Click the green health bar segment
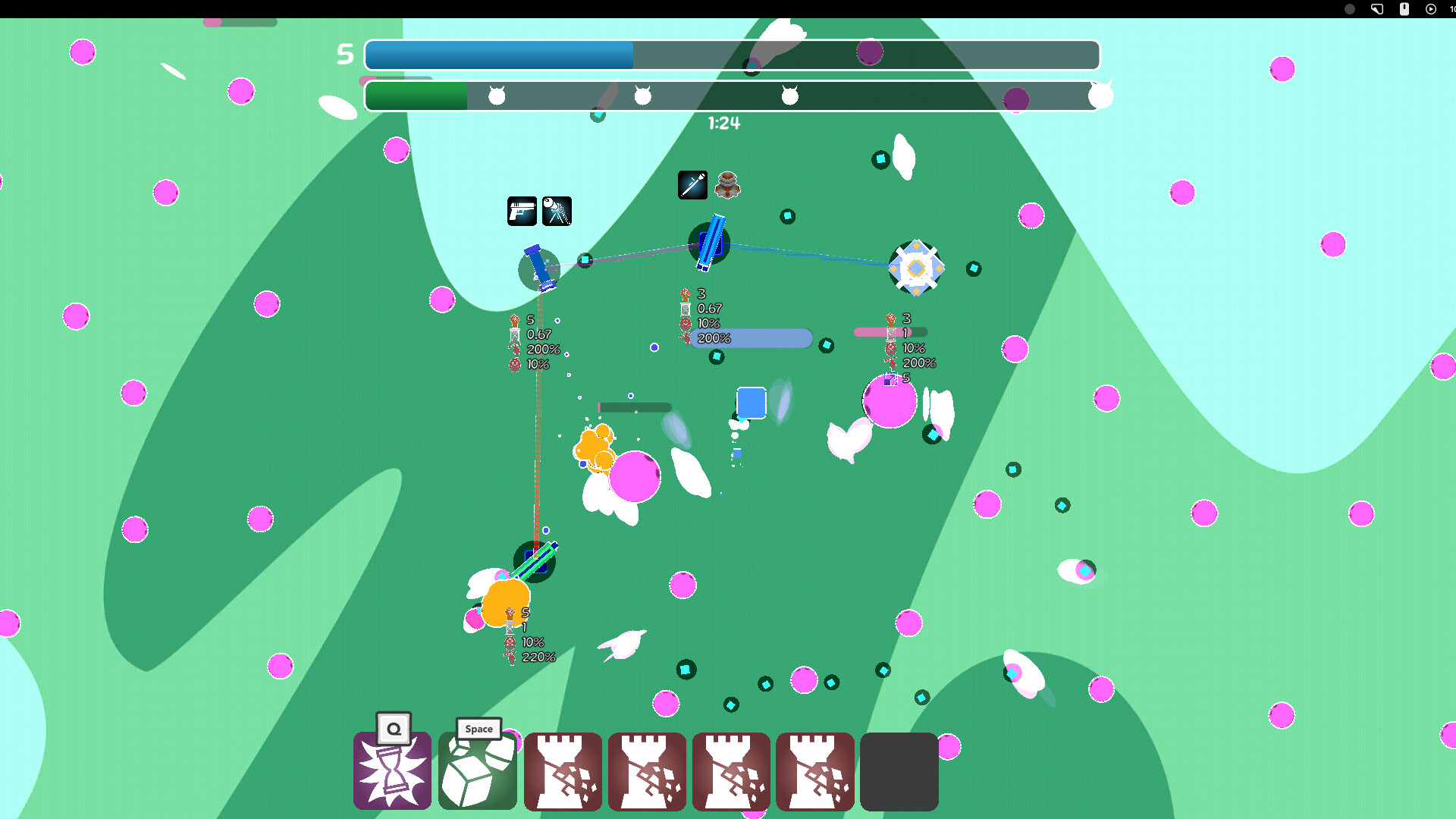Viewport: 1456px width, 819px height. coord(416,96)
